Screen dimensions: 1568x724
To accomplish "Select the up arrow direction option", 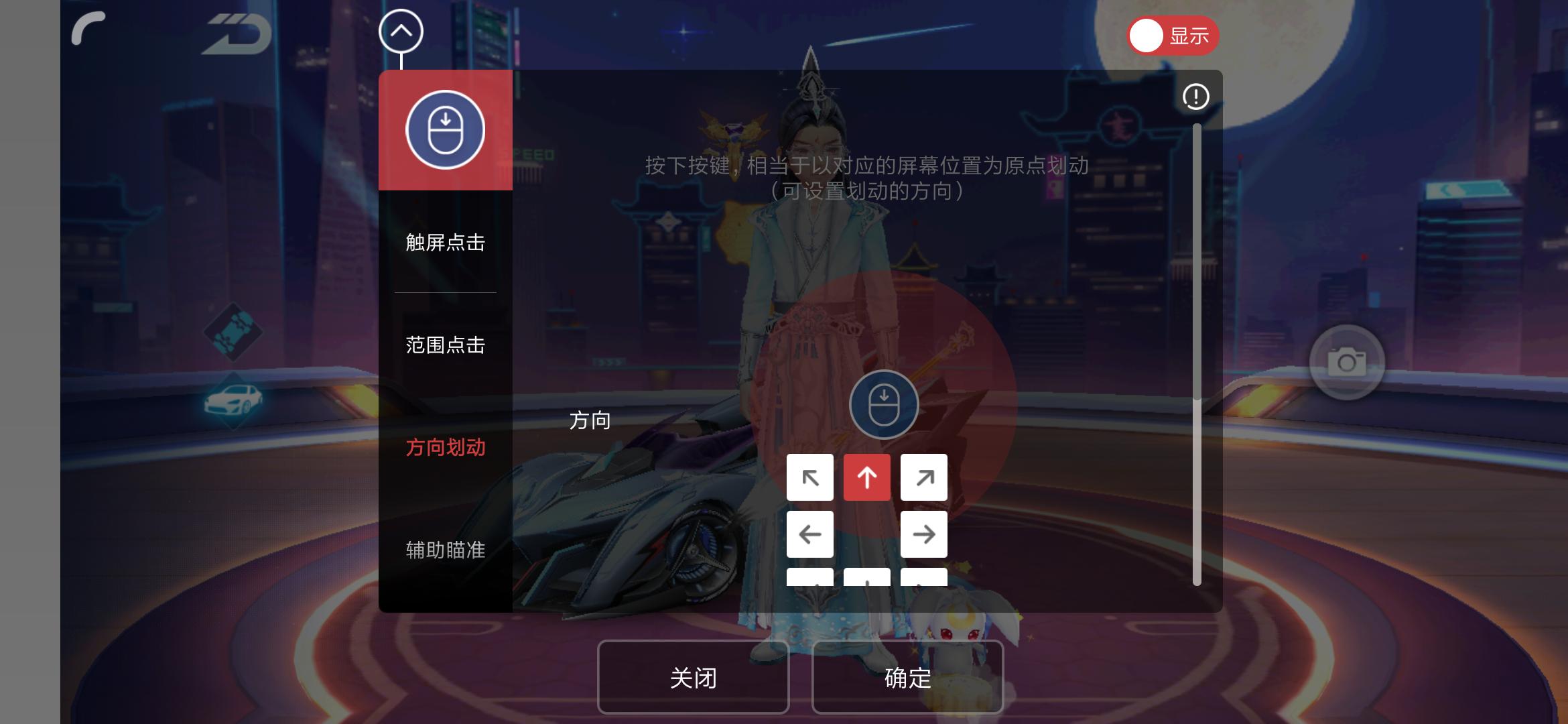I will [x=867, y=477].
